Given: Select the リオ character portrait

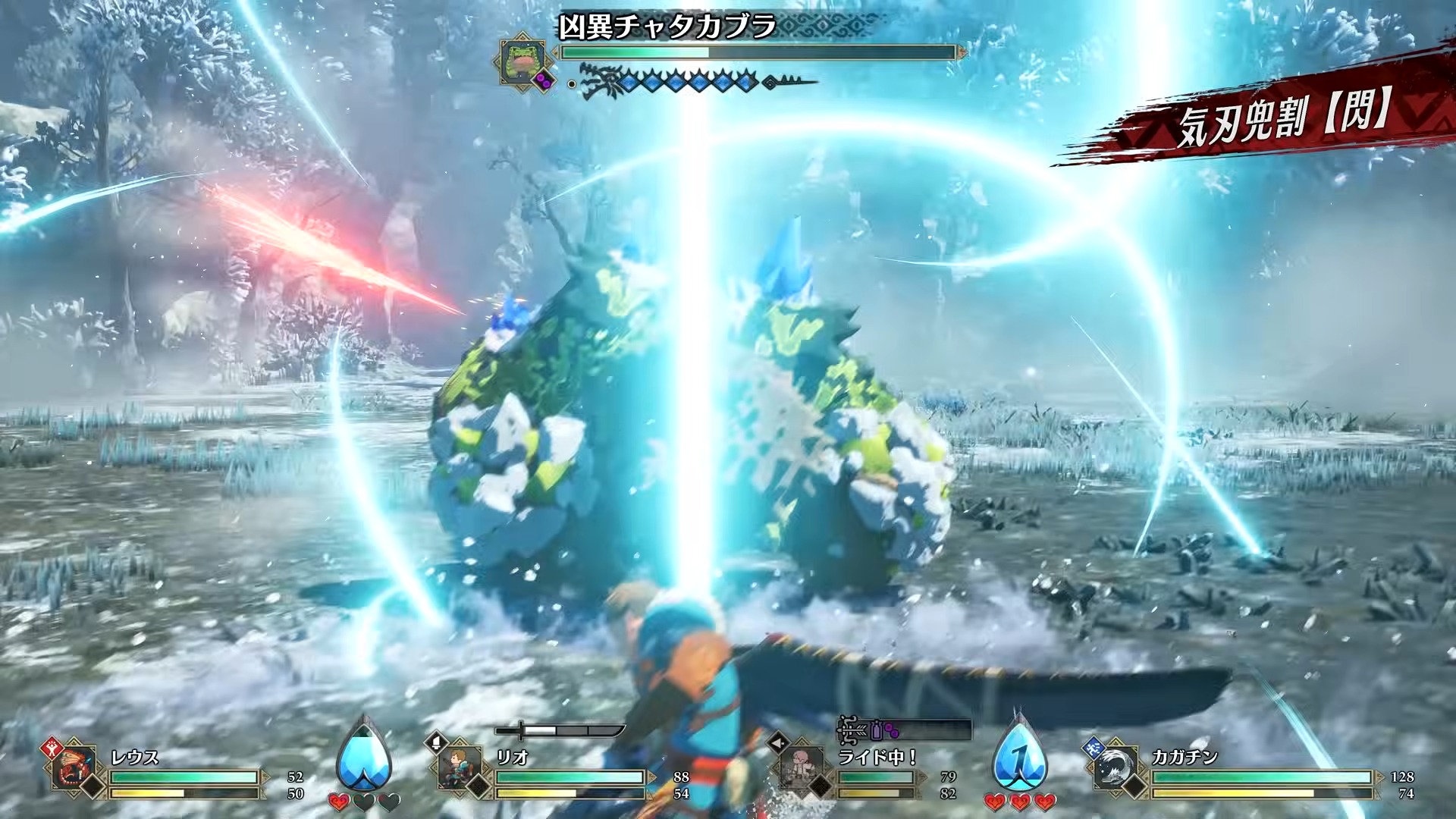Looking at the screenshot, I should [x=460, y=768].
